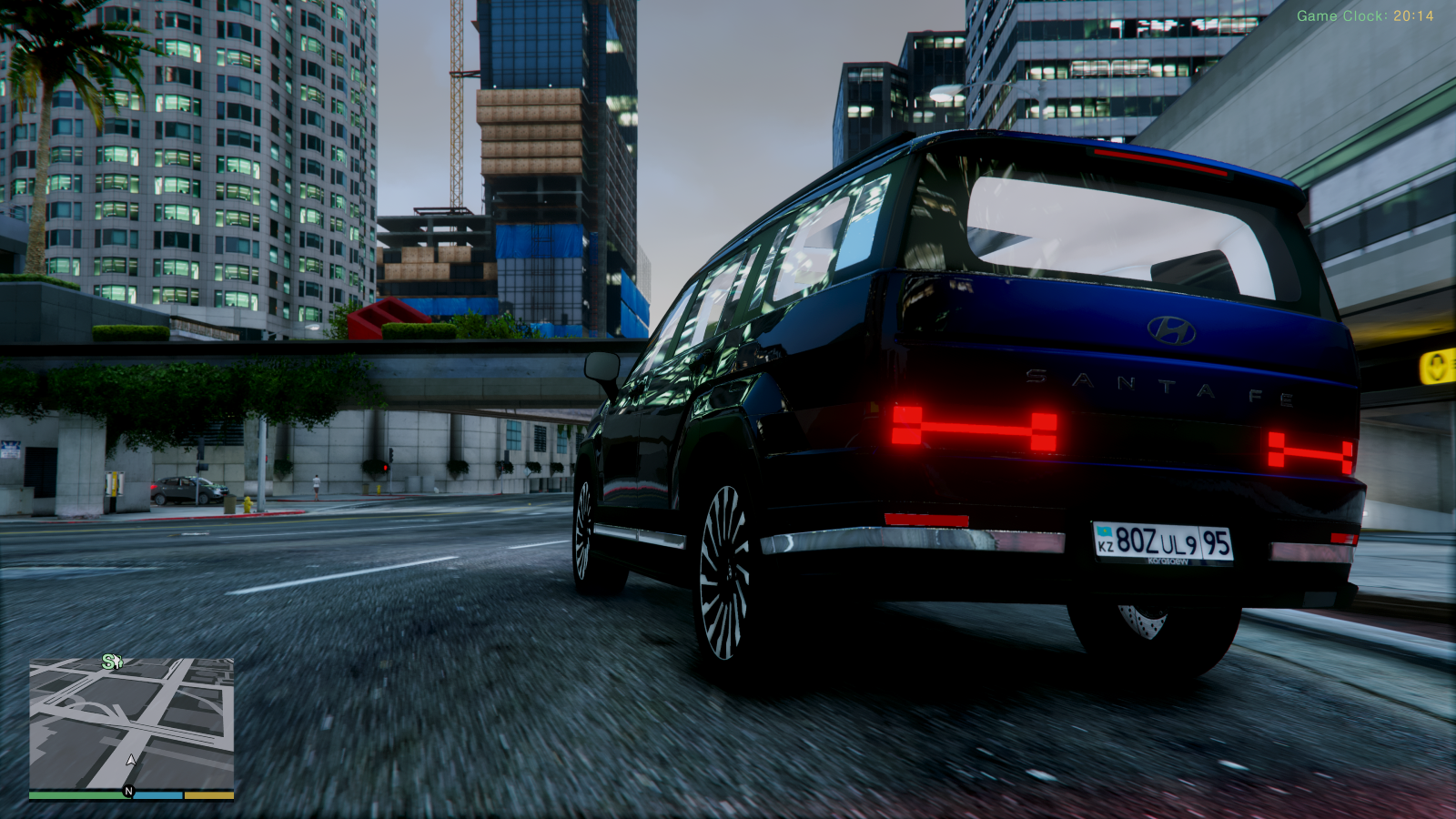1456x819 pixels.
Task: Click the "N" compass marker below the minimap
Action: tap(128, 791)
